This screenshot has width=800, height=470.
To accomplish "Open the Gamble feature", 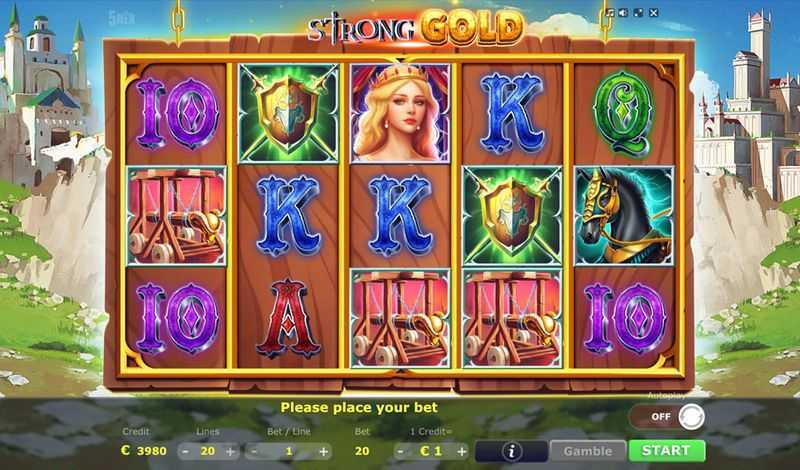I will pos(587,451).
